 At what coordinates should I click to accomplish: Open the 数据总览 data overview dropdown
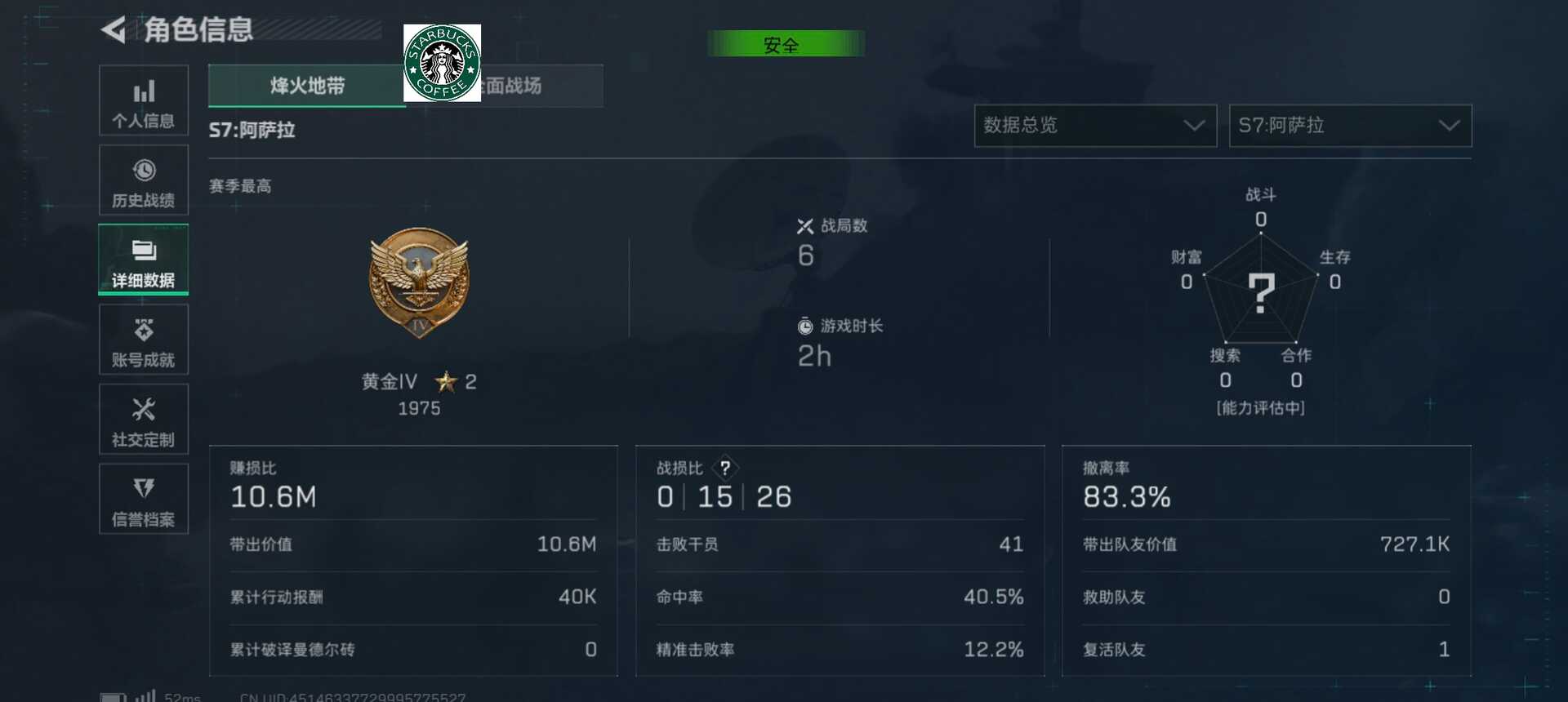pyautogui.click(x=1094, y=126)
